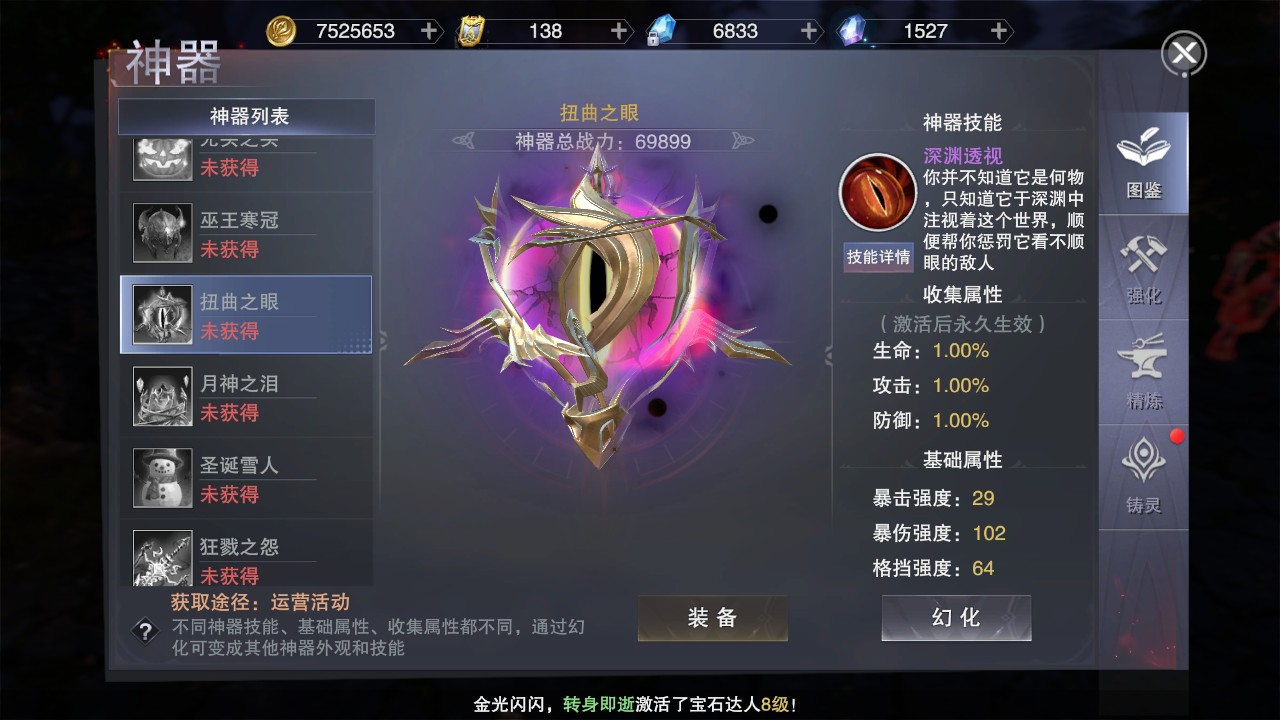Pick 圣诞雪人 from the artifact list
Image resolution: width=1280 pixels, height=720 pixels.
(x=246, y=479)
